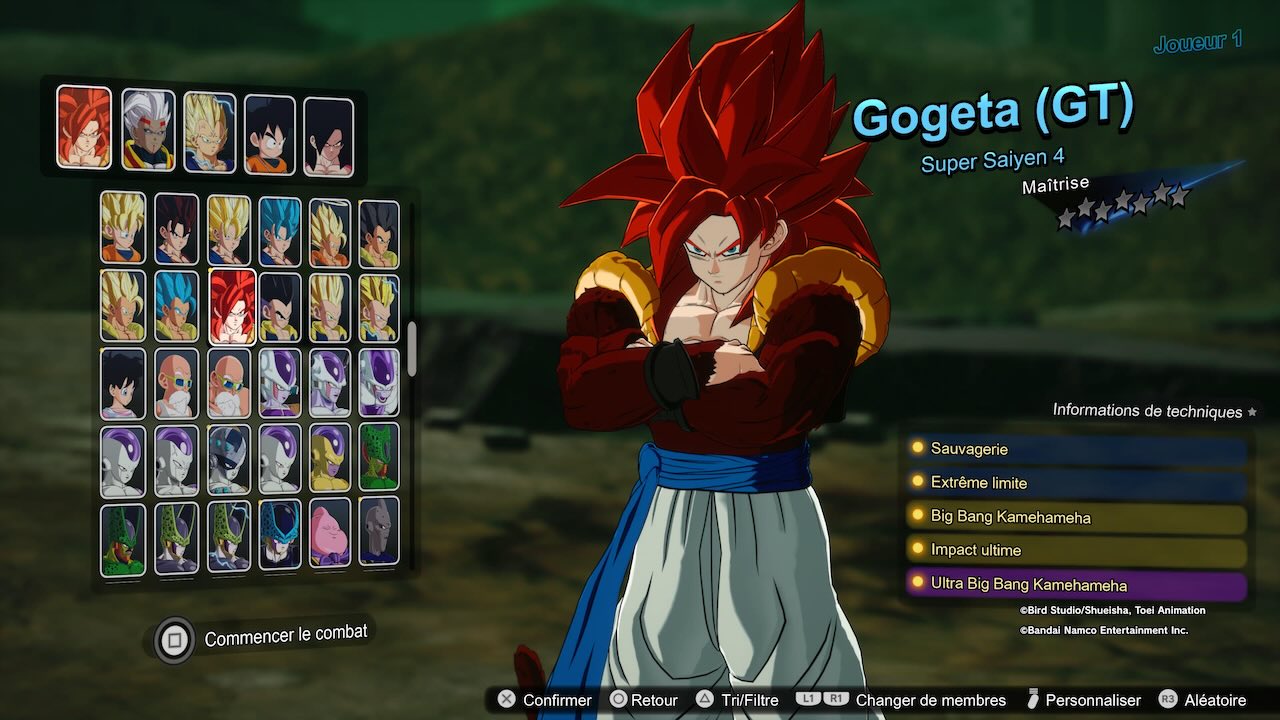Choose the long black-haired Saiyan team slot

click(329, 137)
